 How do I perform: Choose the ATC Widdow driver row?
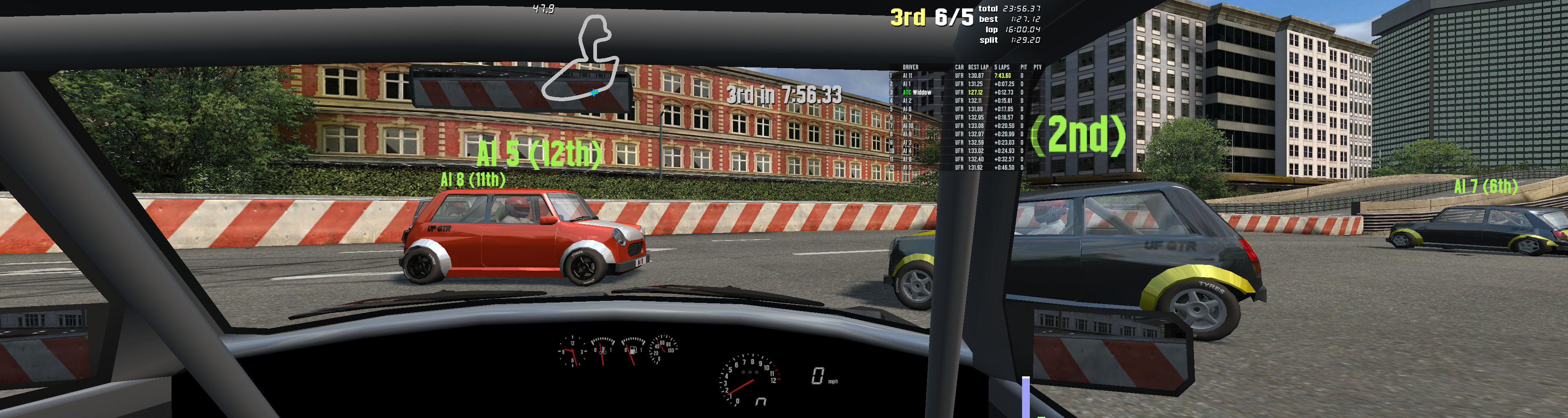click(x=917, y=93)
